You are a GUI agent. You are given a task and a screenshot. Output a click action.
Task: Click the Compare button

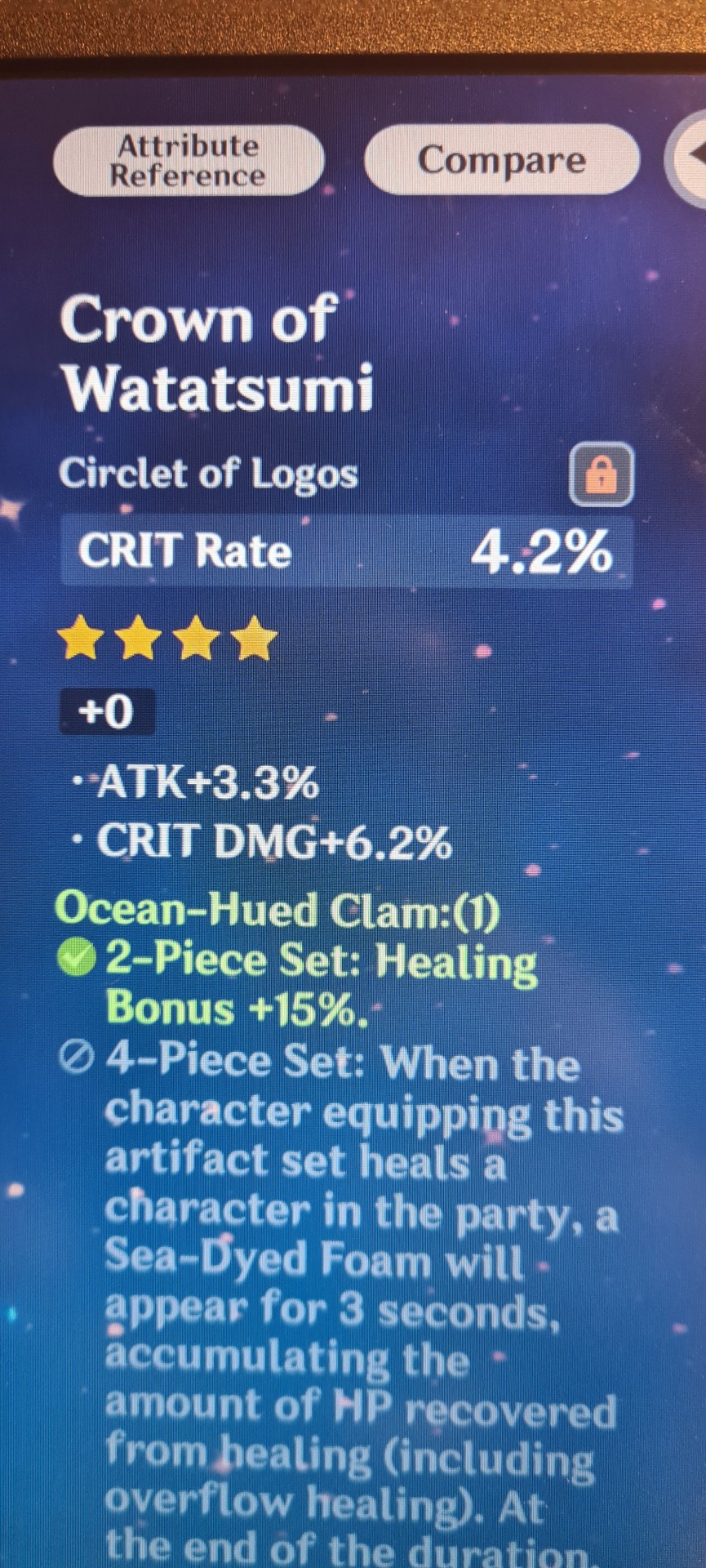tap(501, 159)
